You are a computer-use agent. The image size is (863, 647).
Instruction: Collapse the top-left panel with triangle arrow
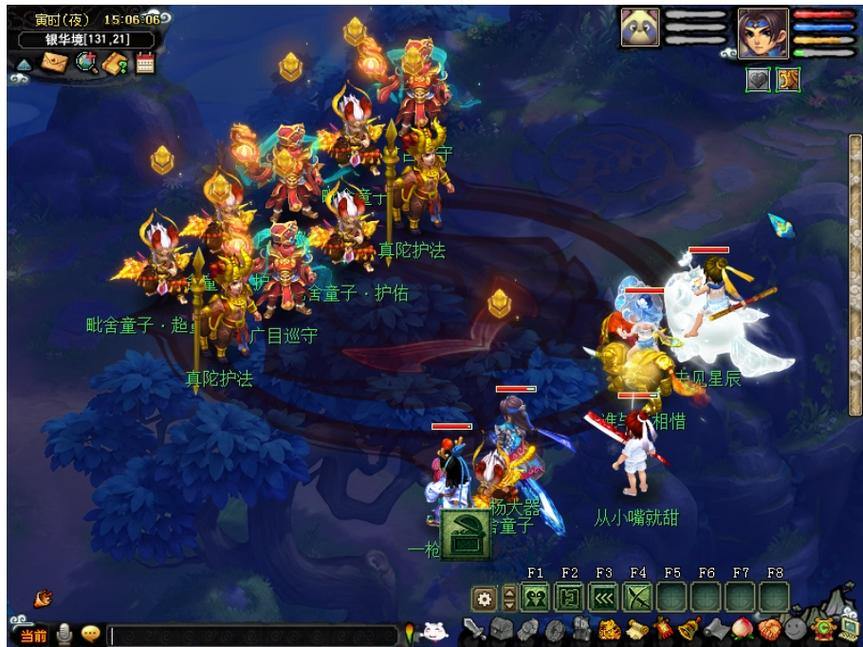pyautogui.click(x=24, y=64)
